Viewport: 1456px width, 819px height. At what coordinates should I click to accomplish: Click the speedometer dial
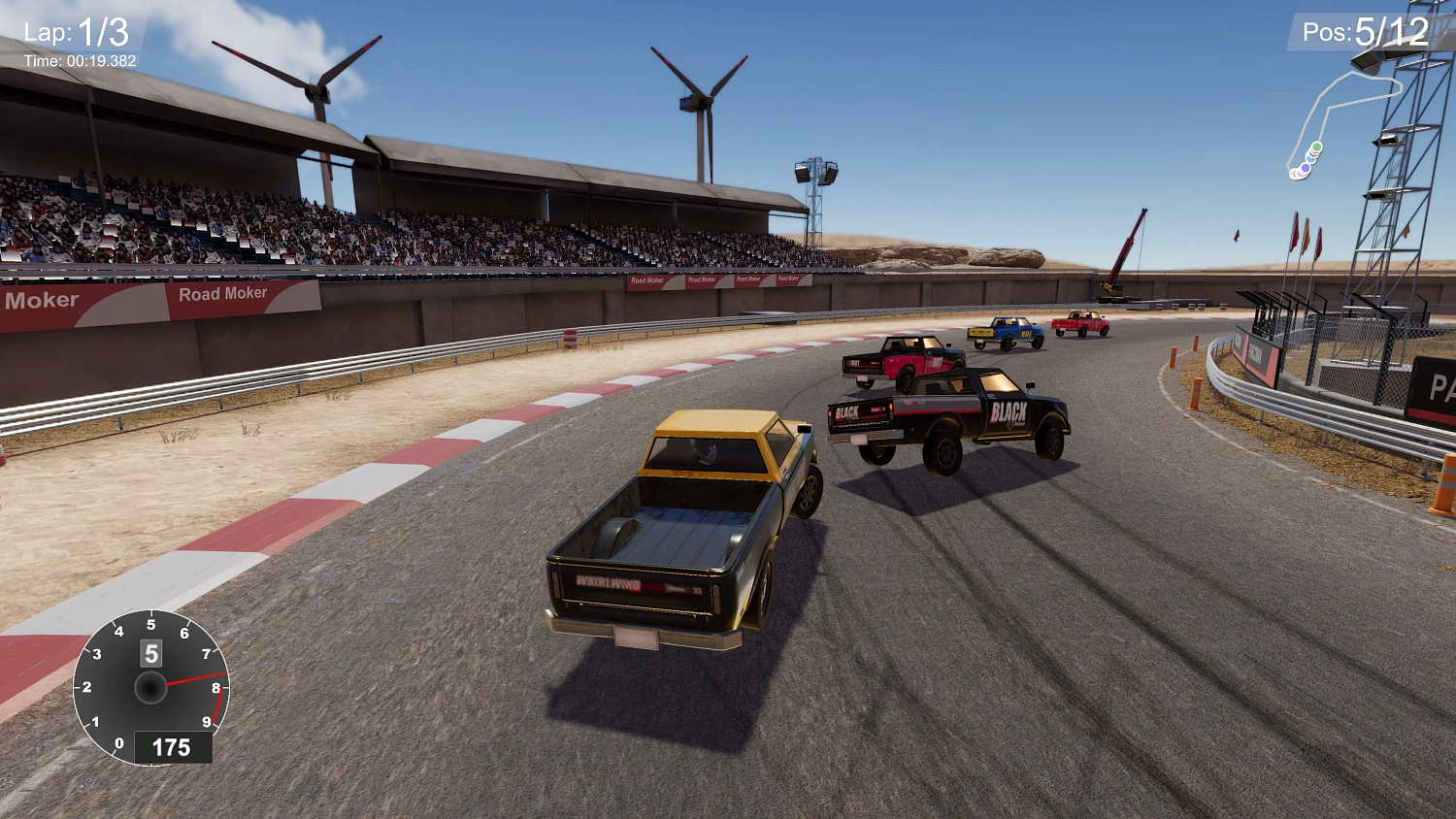click(x=150, y=689)
